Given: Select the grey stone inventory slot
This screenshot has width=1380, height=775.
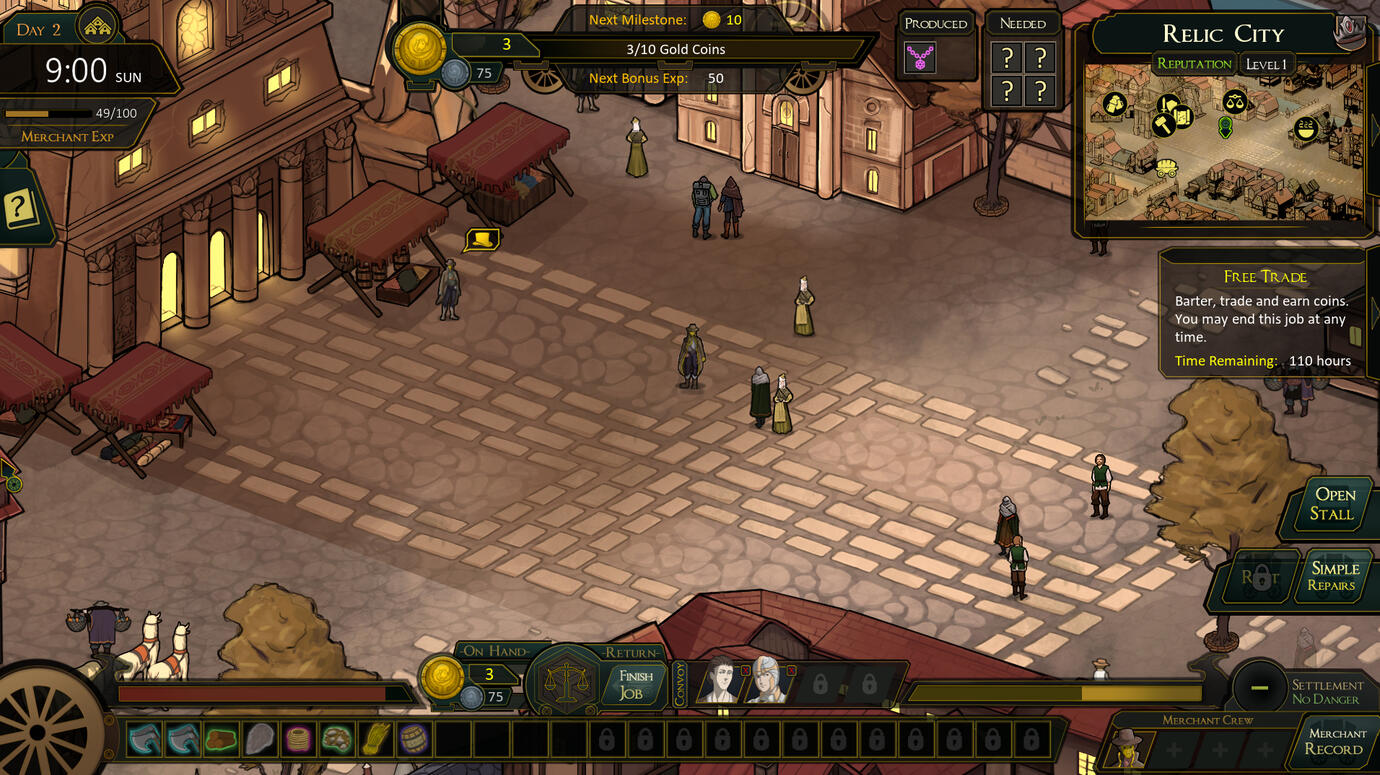Looking at the screenshot, I should [260, 740].
